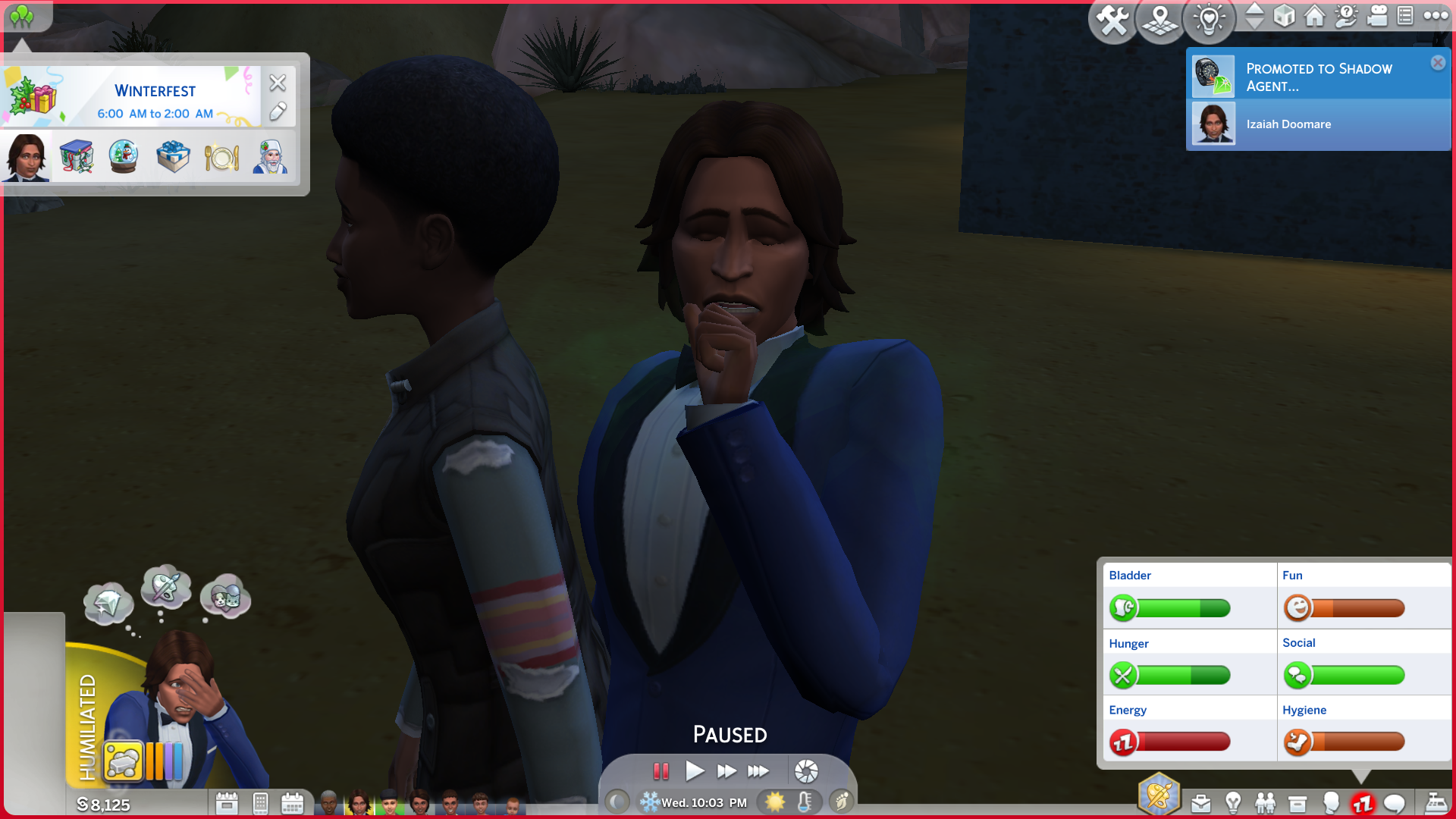The width and height of the screenshot is (1456, 819).
Task: Open the phone icon beside the funds
Action: click(260, 803)
